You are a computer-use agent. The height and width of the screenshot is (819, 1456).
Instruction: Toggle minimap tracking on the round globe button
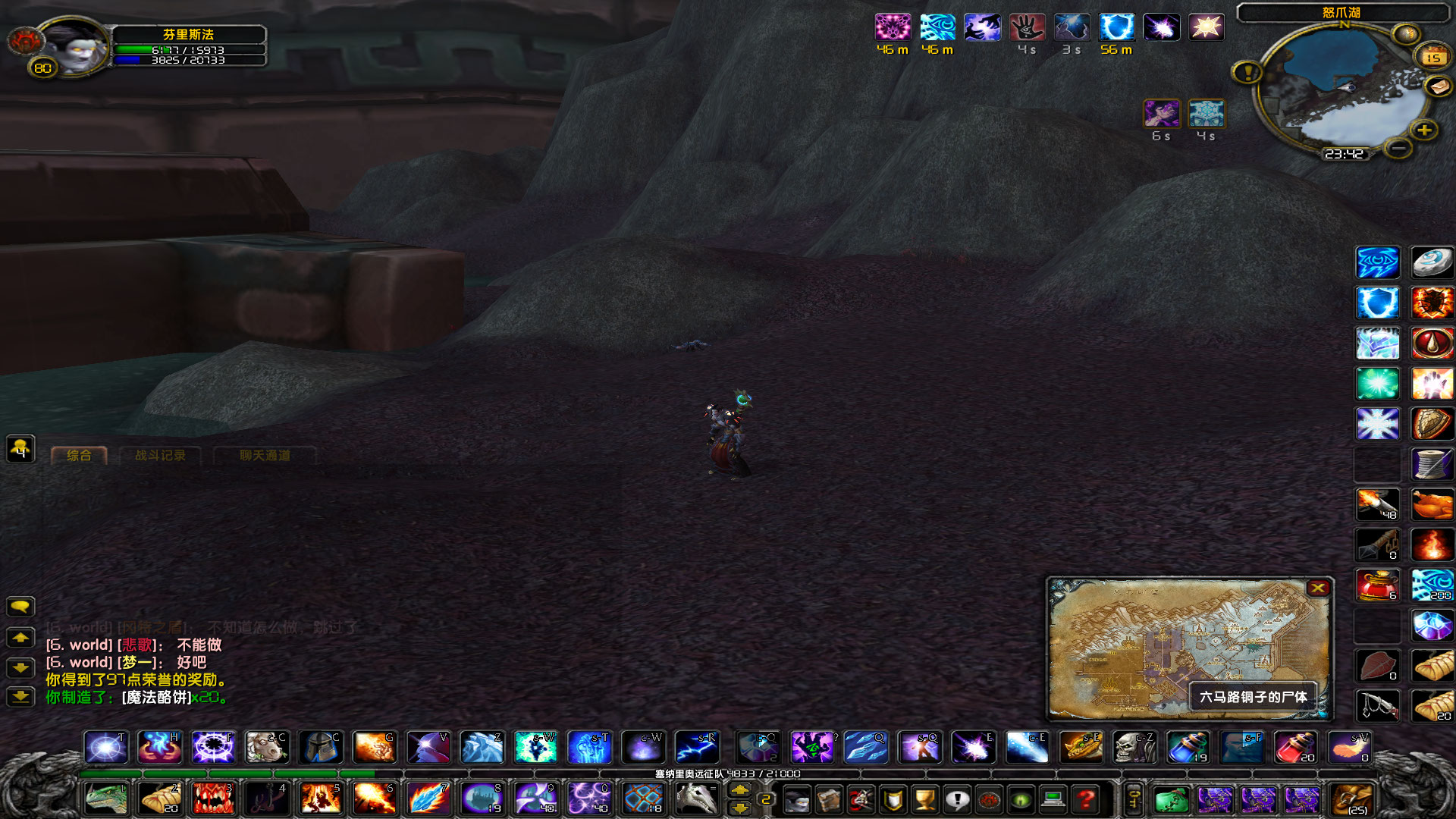coord(1407,33)
